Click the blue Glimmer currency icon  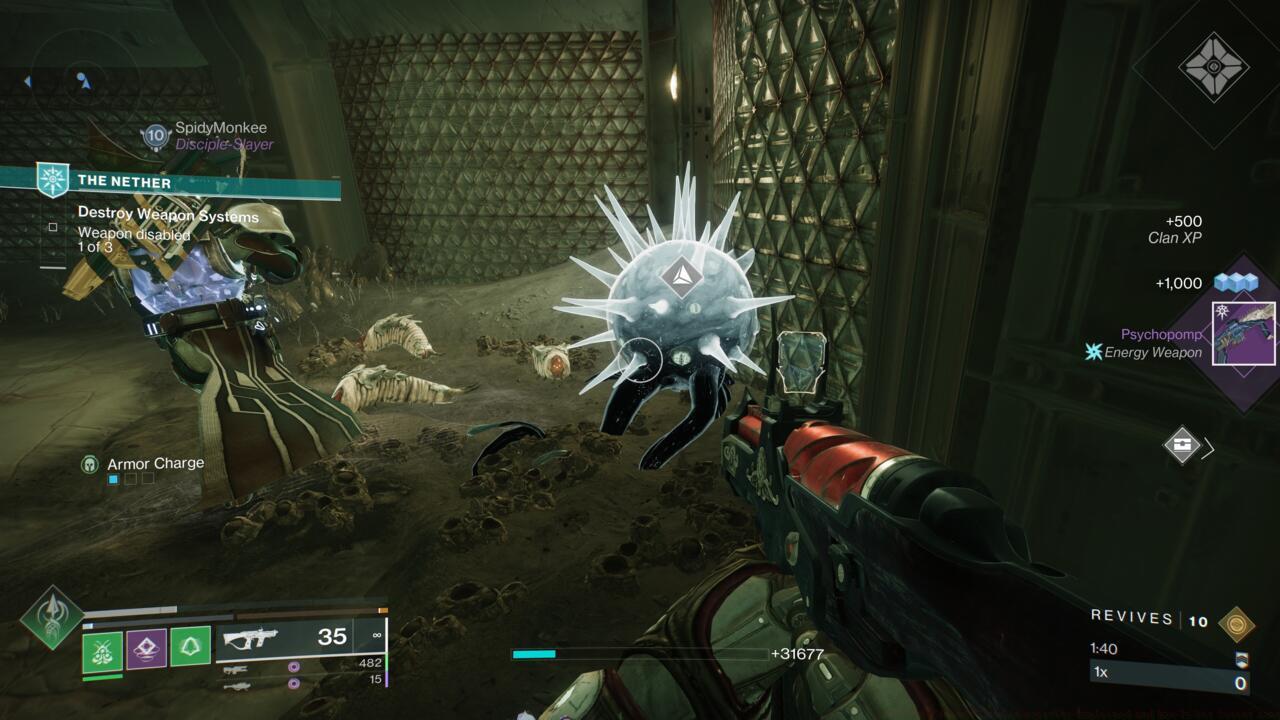coord(1237,283)
